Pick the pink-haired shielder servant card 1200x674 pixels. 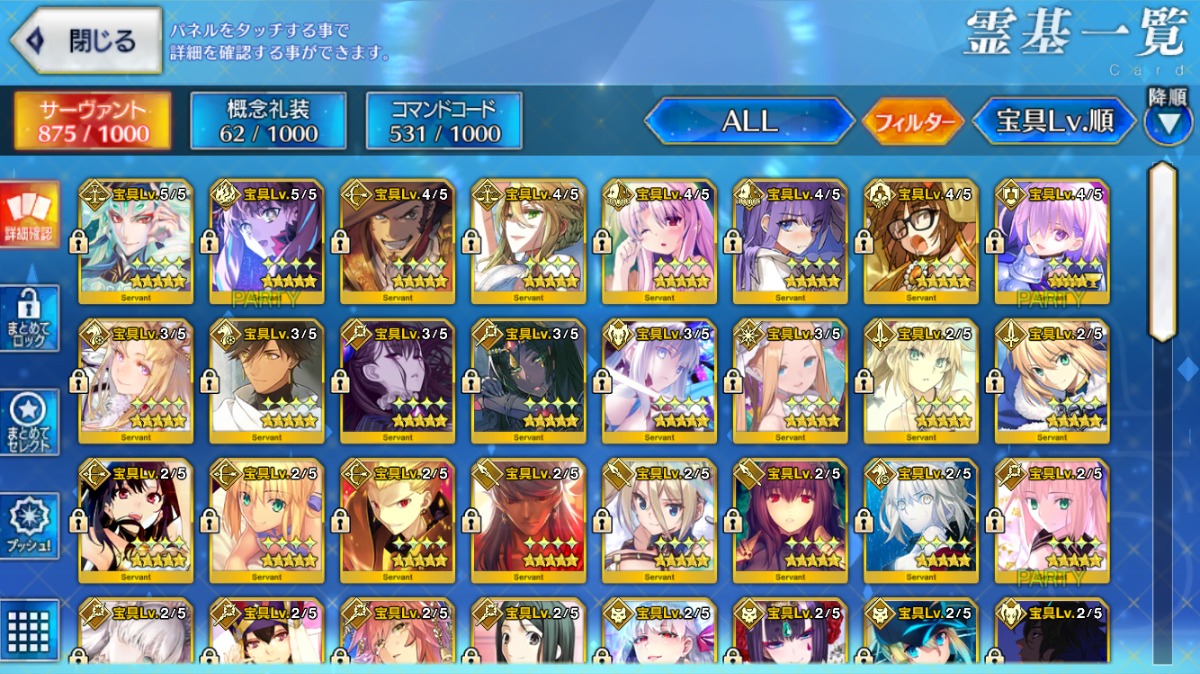1051,241
